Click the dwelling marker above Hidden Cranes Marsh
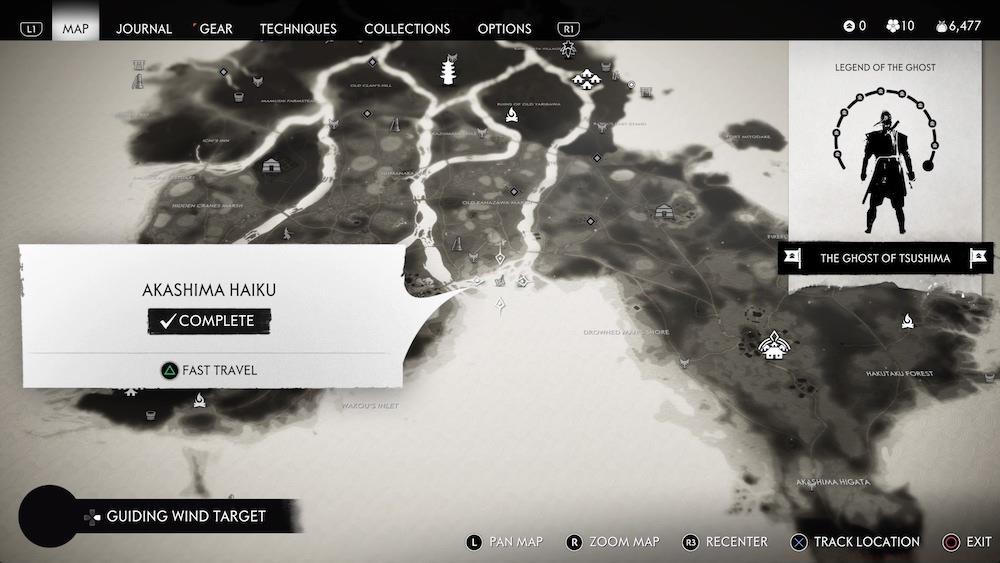This screenshot has height=563, width=1000. [270, 167]
